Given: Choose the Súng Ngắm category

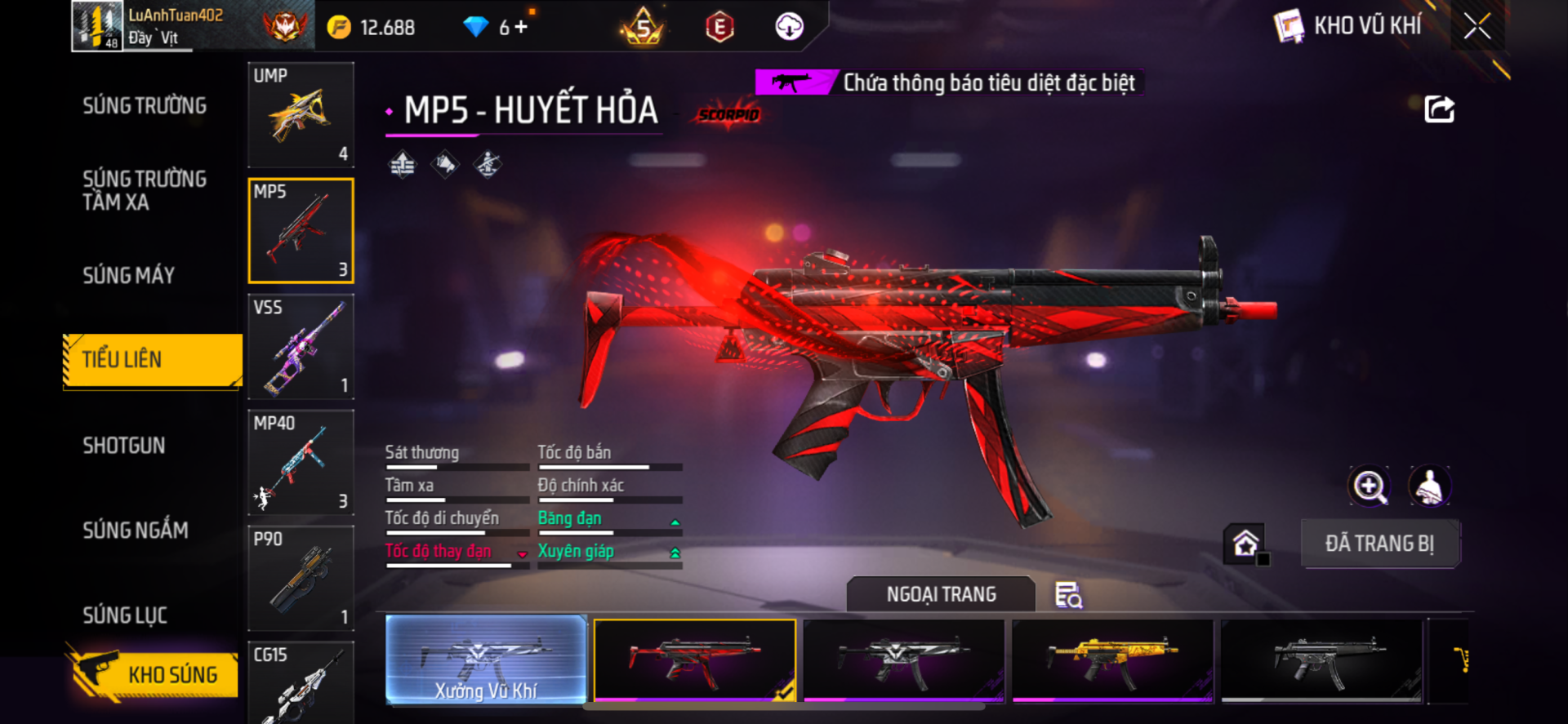Looking at the screenshot, I should (x=136, y=531).
